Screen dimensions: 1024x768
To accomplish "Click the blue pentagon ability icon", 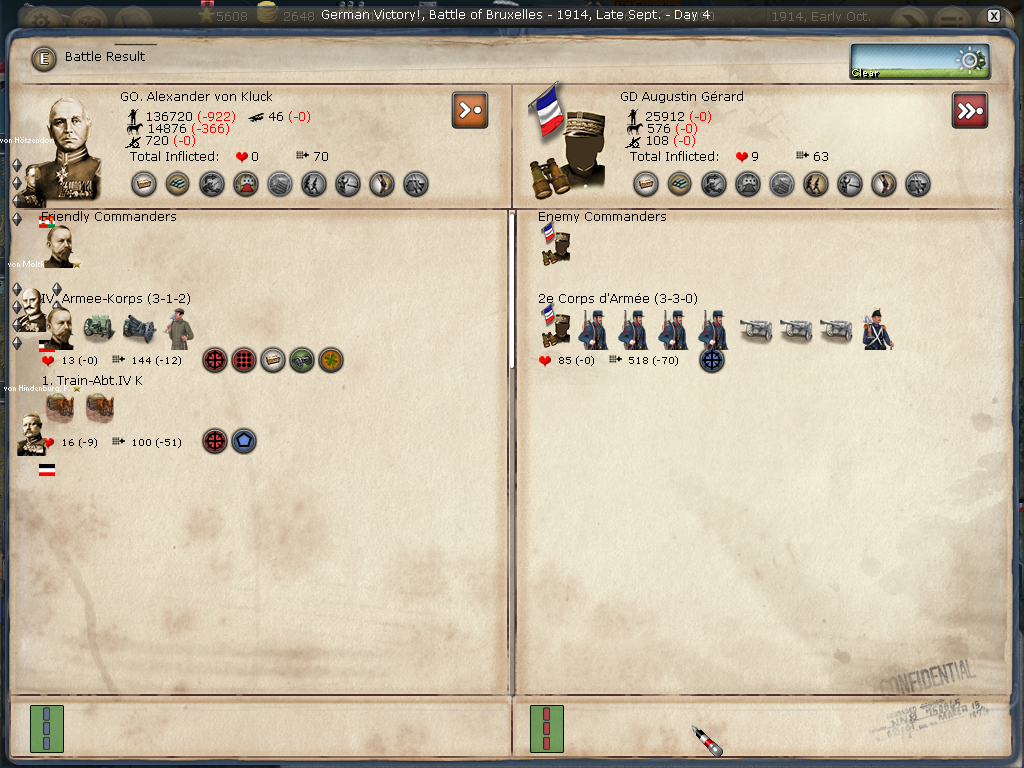I will click(x=244, y=441).
